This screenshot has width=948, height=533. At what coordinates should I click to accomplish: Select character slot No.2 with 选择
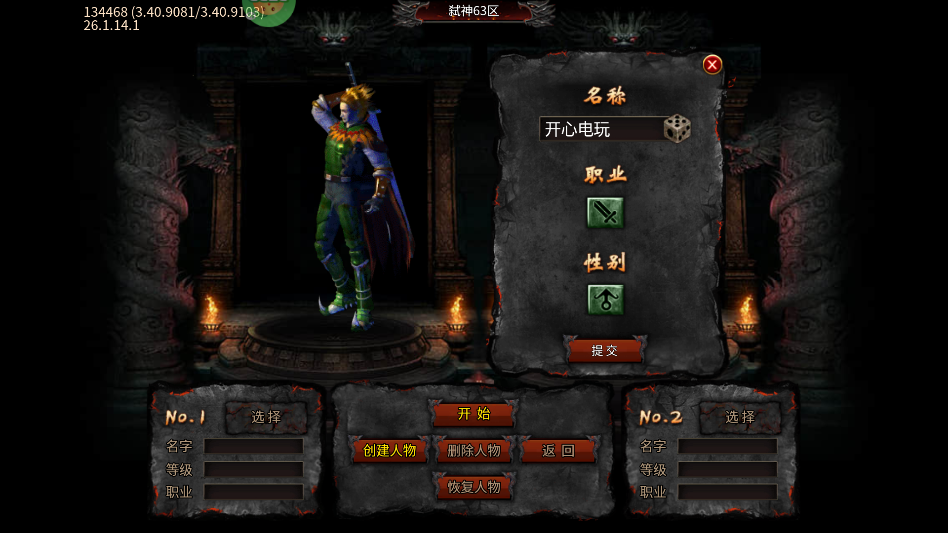point(740,417)
